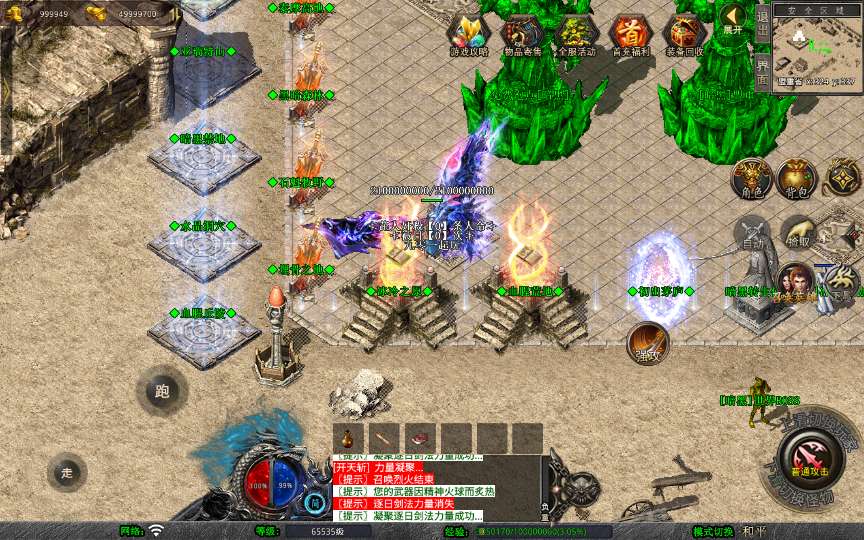Viewport: 864px width, 540px height.
Task: Open the 装备回收 equipment recycling chest
Action: coord(685,35)
